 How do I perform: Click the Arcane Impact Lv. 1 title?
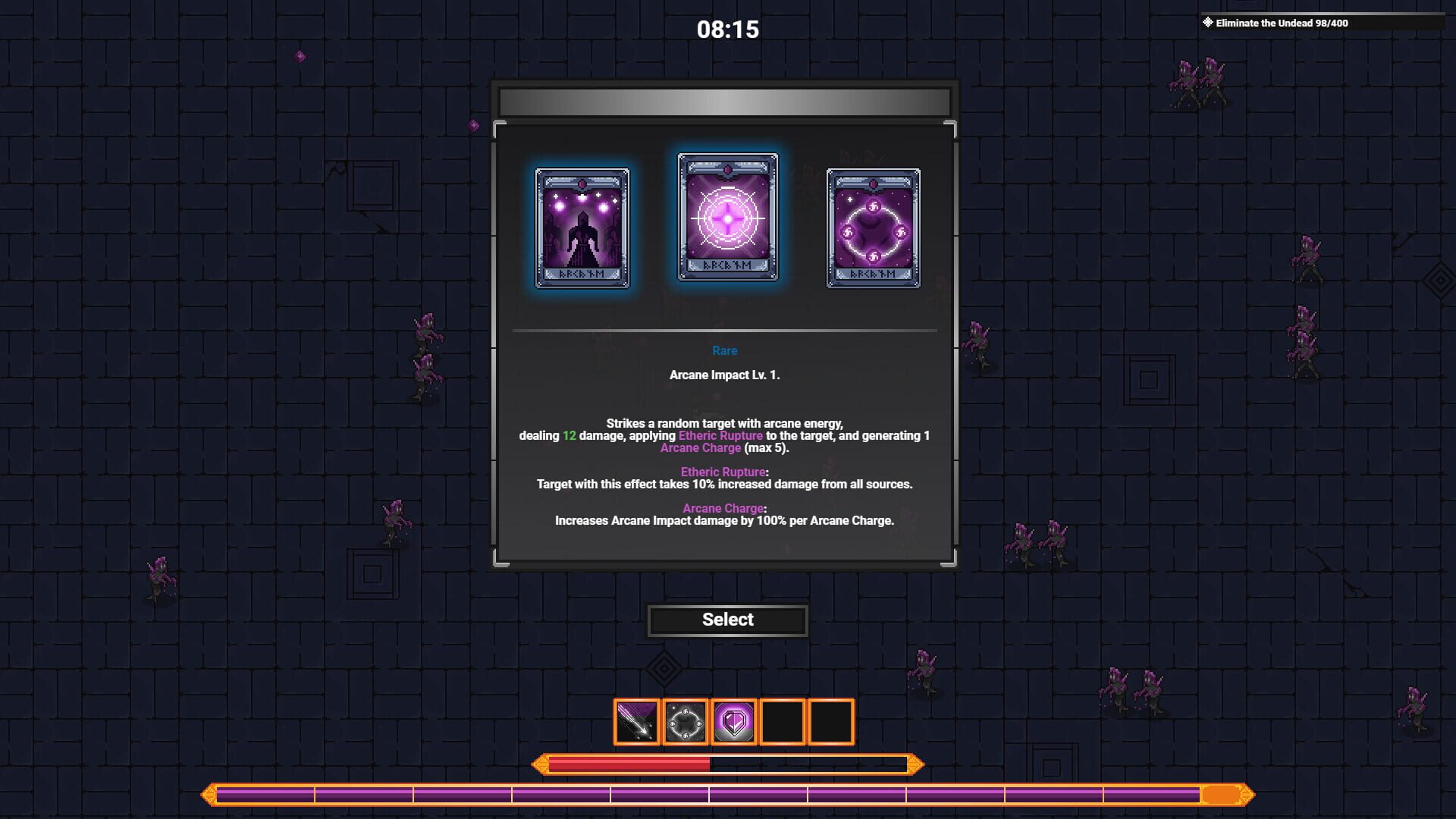click(725, 374)
